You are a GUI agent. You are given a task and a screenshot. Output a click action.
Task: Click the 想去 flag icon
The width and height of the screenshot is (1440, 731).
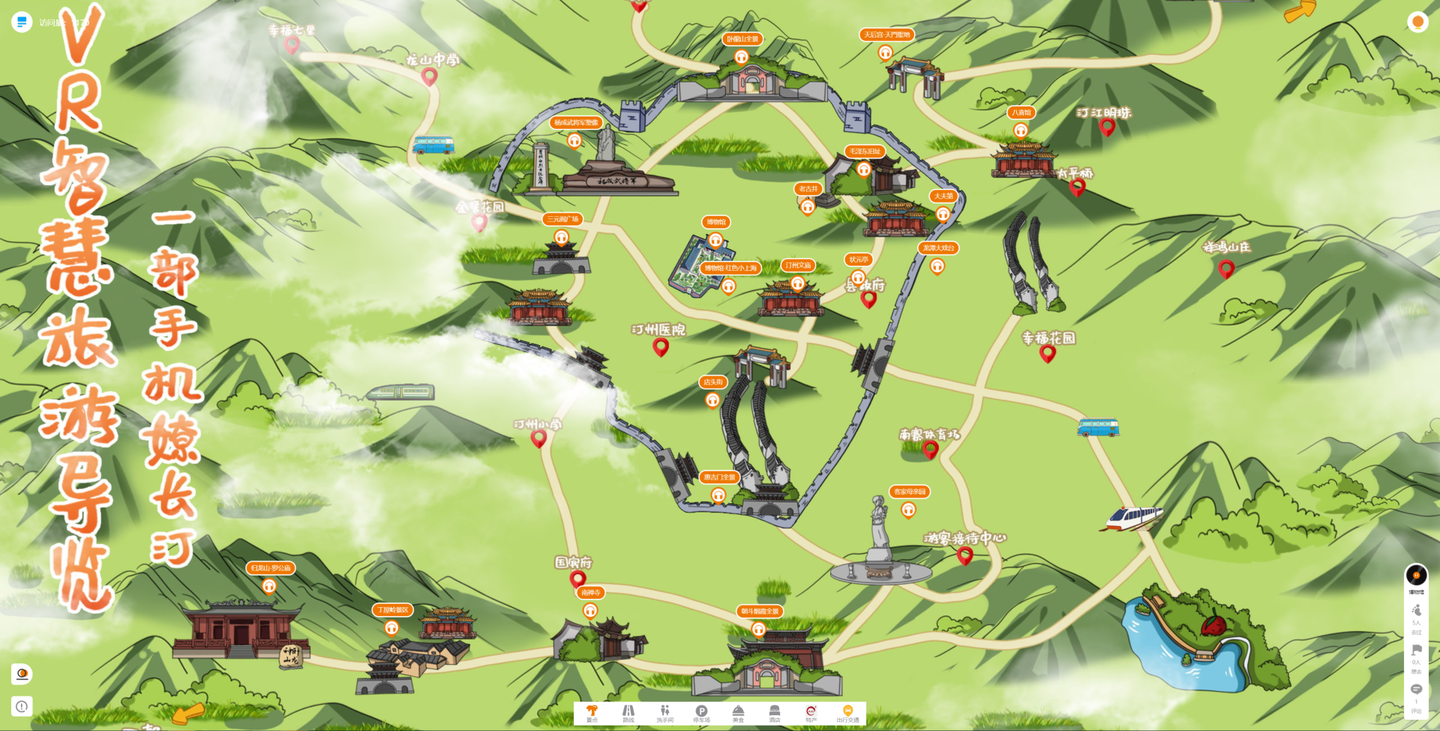click(x=1416, y=651)
